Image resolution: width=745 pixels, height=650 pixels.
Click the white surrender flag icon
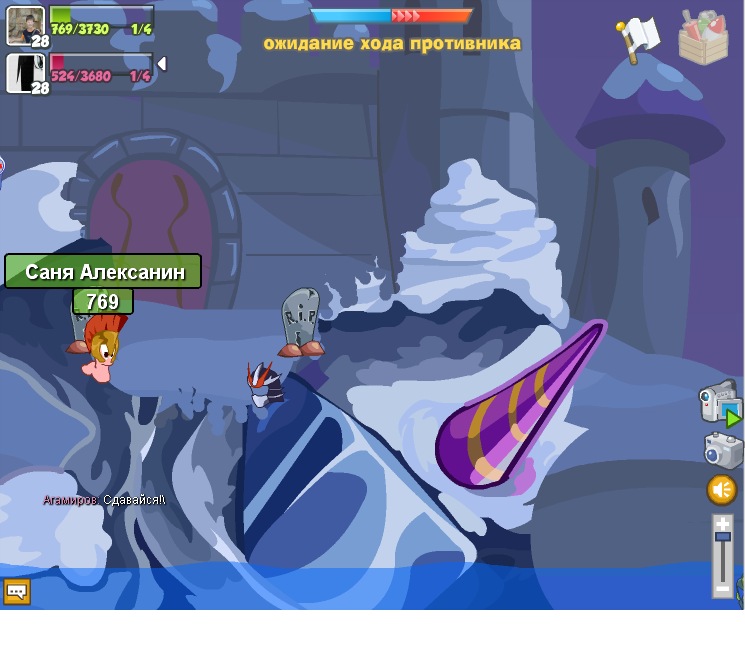pyautogui.click(x=637, y=38)
